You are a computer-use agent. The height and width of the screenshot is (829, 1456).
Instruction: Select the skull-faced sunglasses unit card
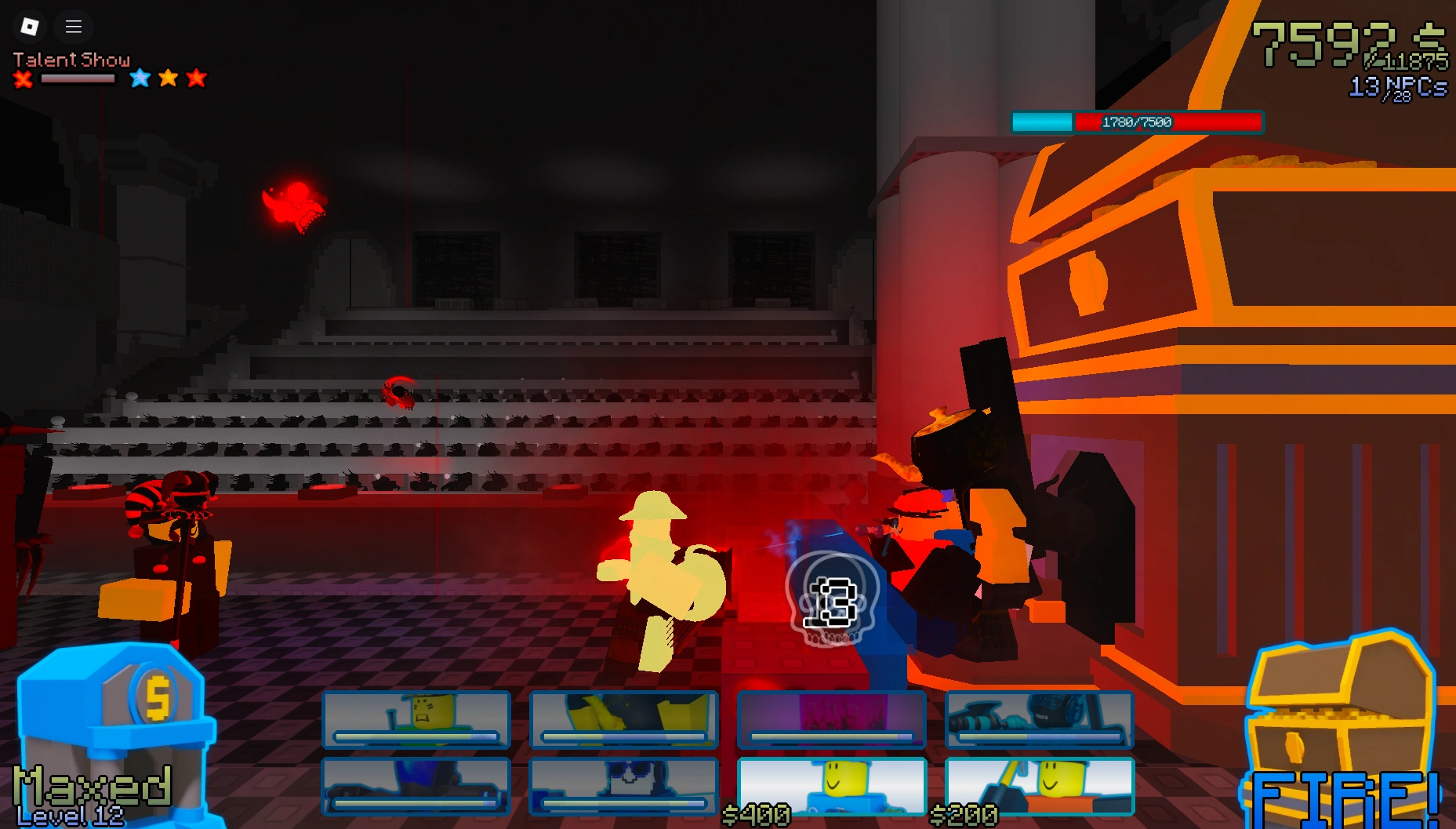tap(623, 787)
